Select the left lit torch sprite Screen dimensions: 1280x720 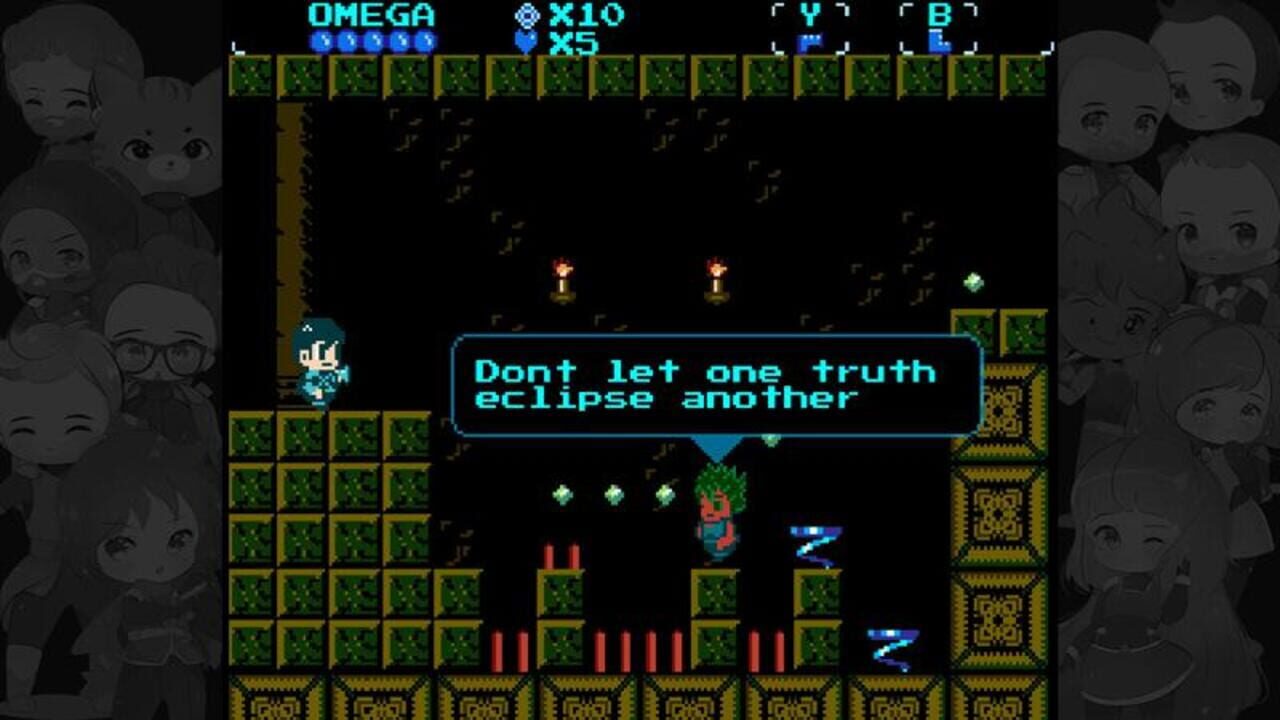coord(564,277)
